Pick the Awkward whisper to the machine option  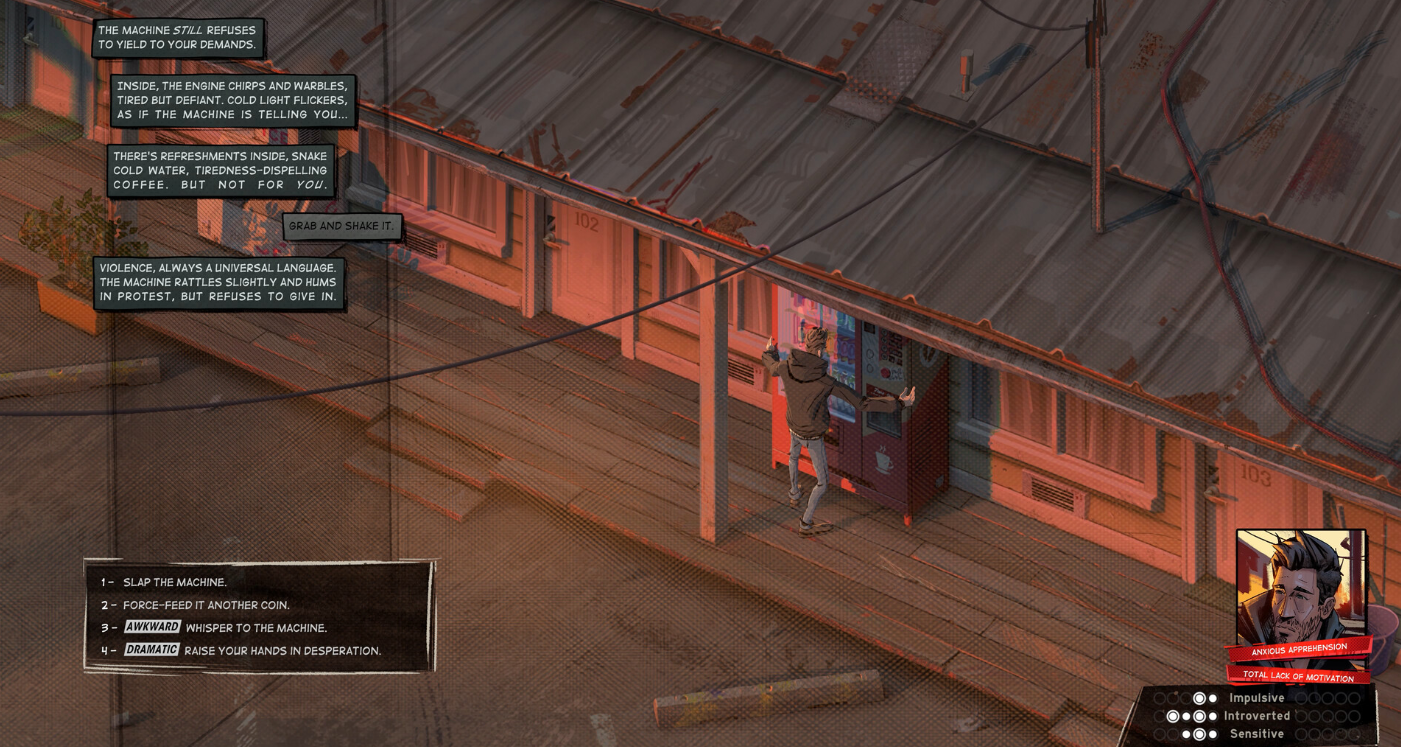255,628
